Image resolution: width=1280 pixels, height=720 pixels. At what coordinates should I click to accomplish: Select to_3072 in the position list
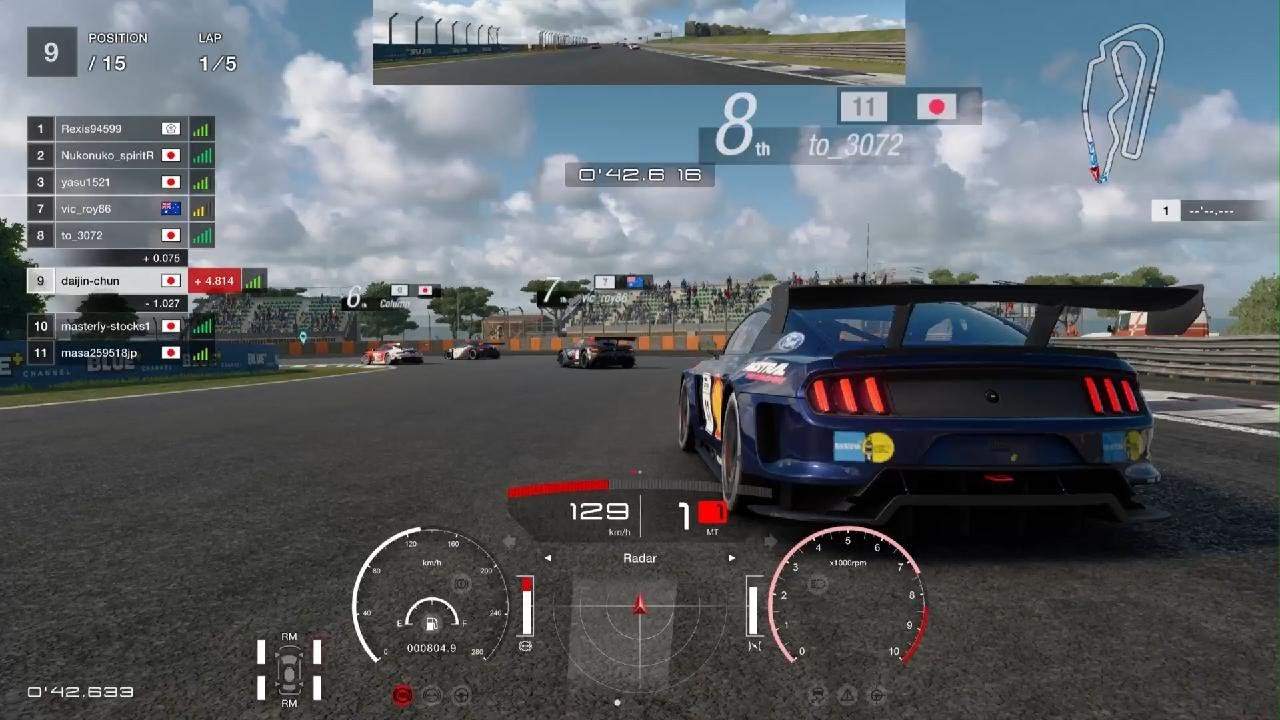tap(108, 236)
